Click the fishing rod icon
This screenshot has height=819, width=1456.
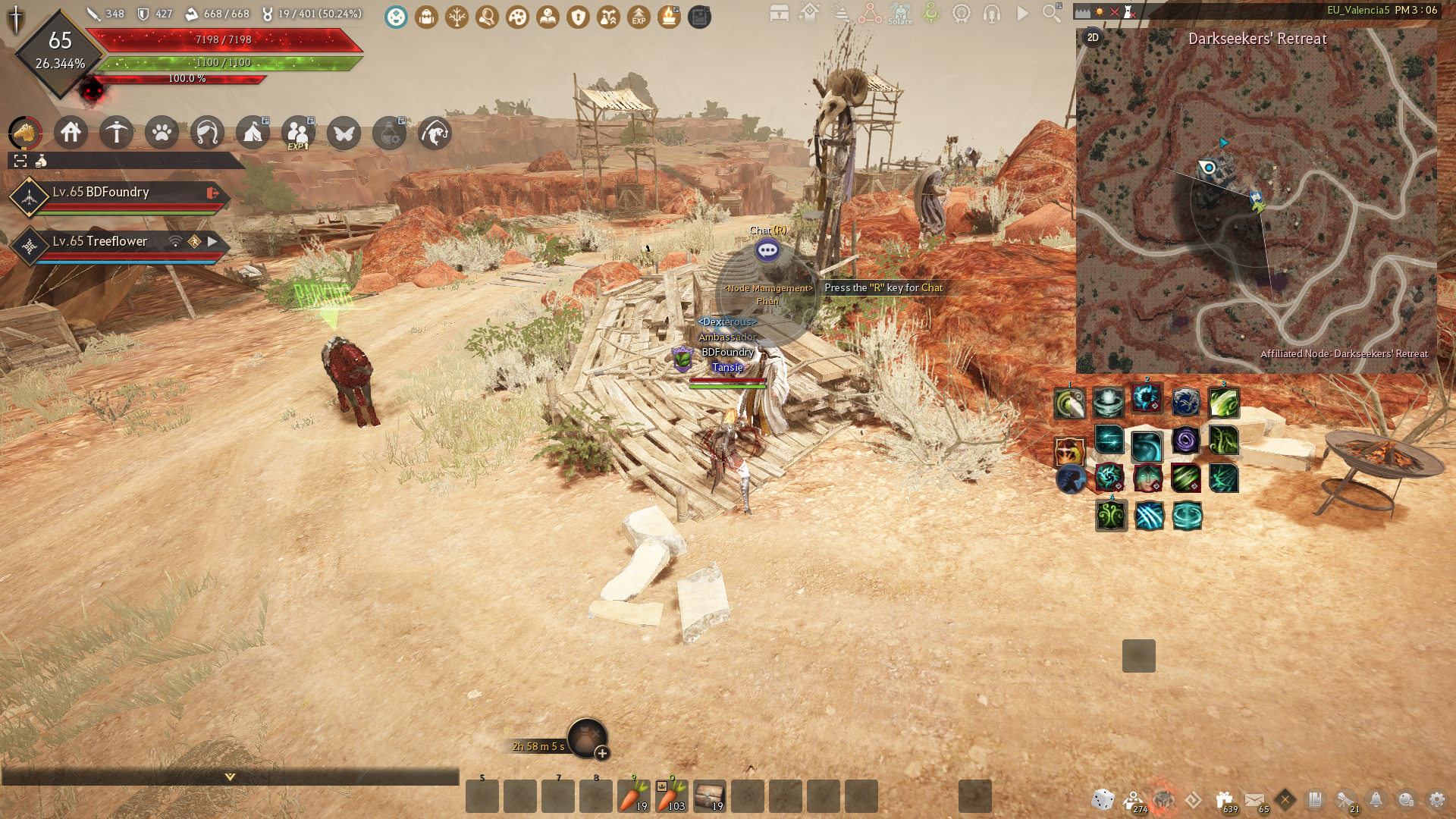point(435,133)
